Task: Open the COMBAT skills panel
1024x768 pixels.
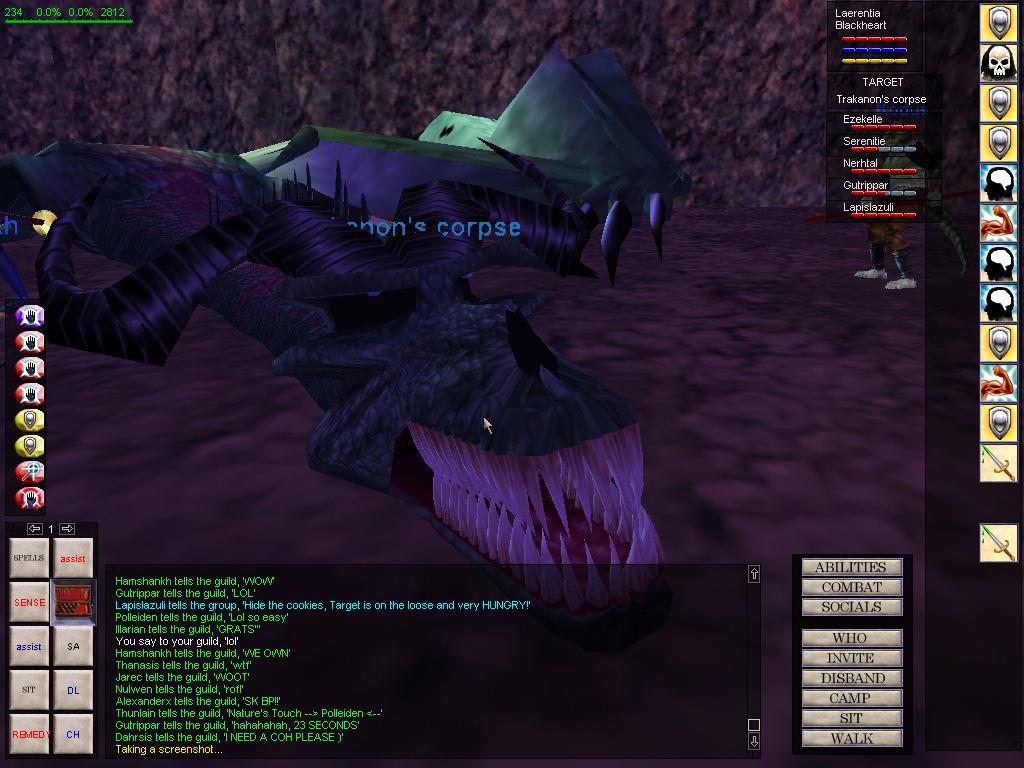Action: [851, 587]
